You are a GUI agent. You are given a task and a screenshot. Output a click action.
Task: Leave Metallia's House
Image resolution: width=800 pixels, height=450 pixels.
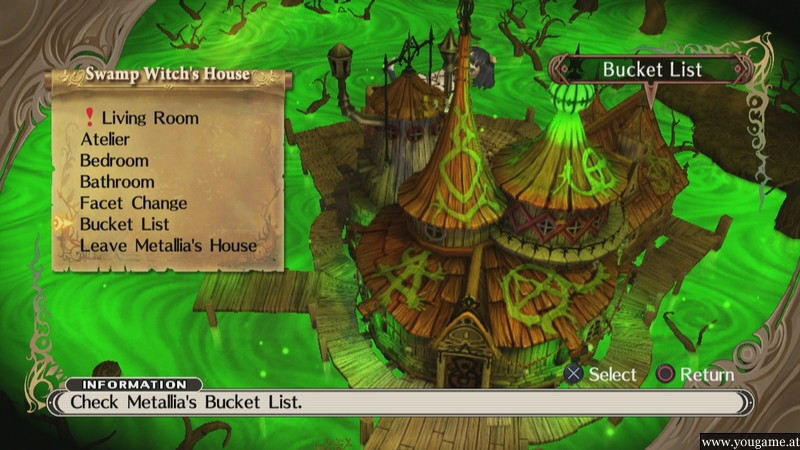168,245
